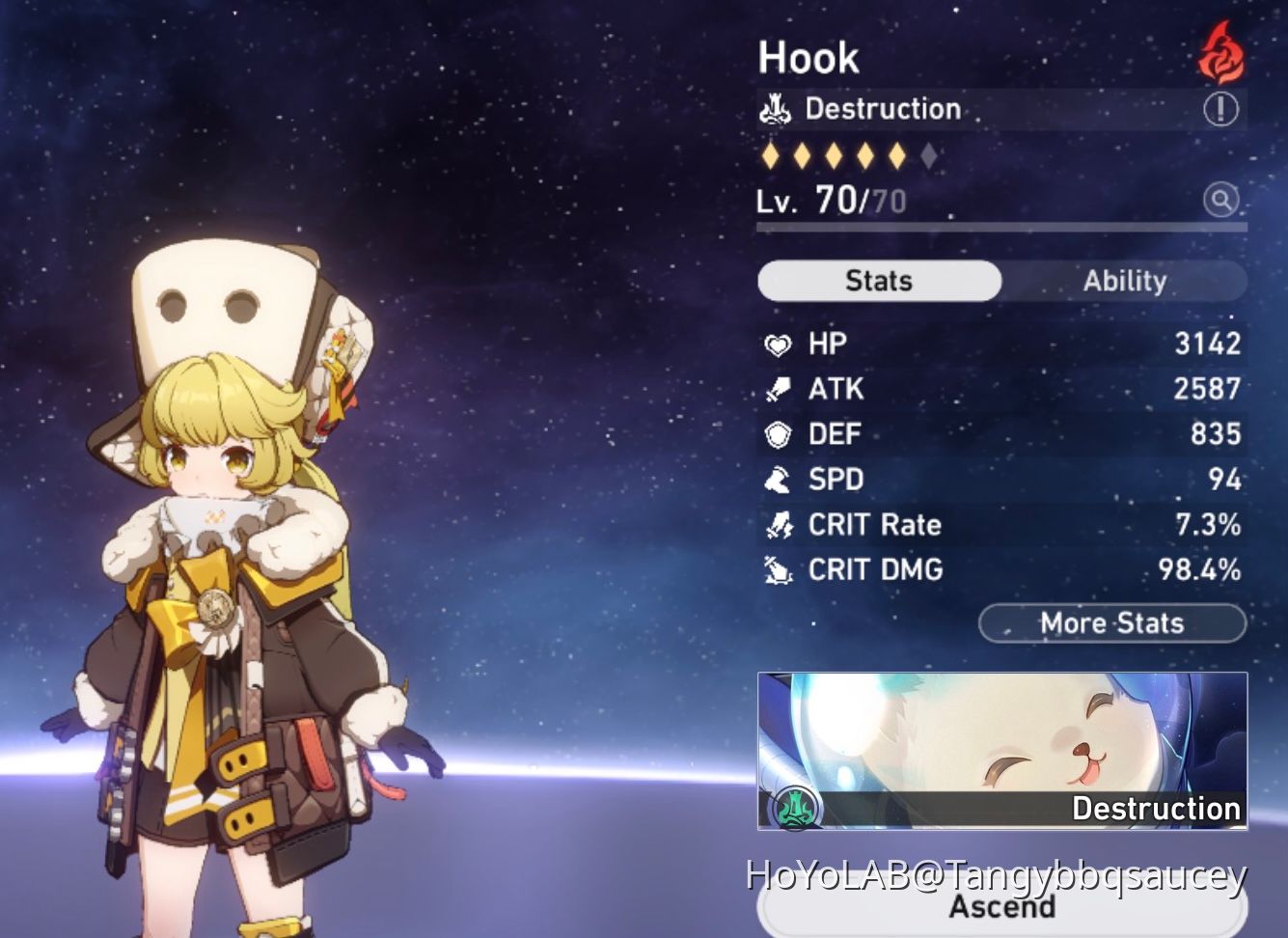Switch to the Ability tab
The width and height of the screenshot is (1288, 938).
[1125, 281]
